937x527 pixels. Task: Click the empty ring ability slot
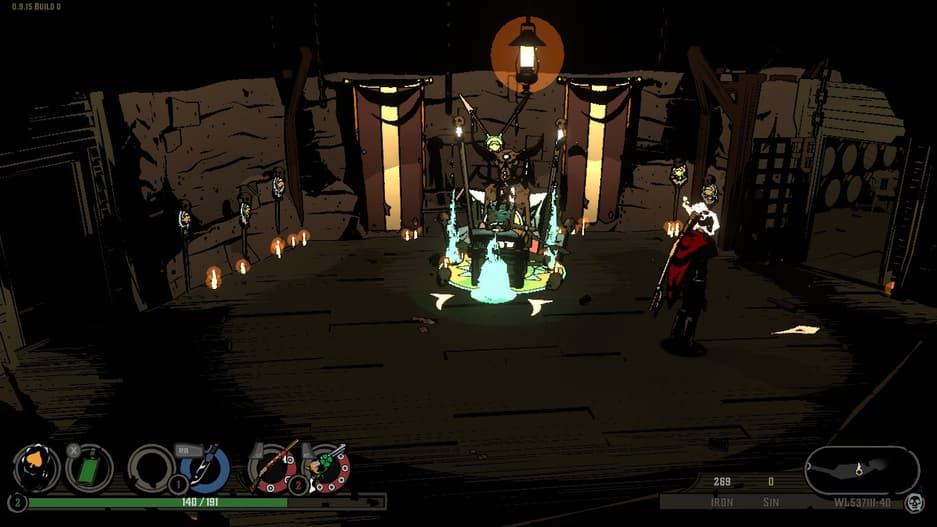(150, 468)
